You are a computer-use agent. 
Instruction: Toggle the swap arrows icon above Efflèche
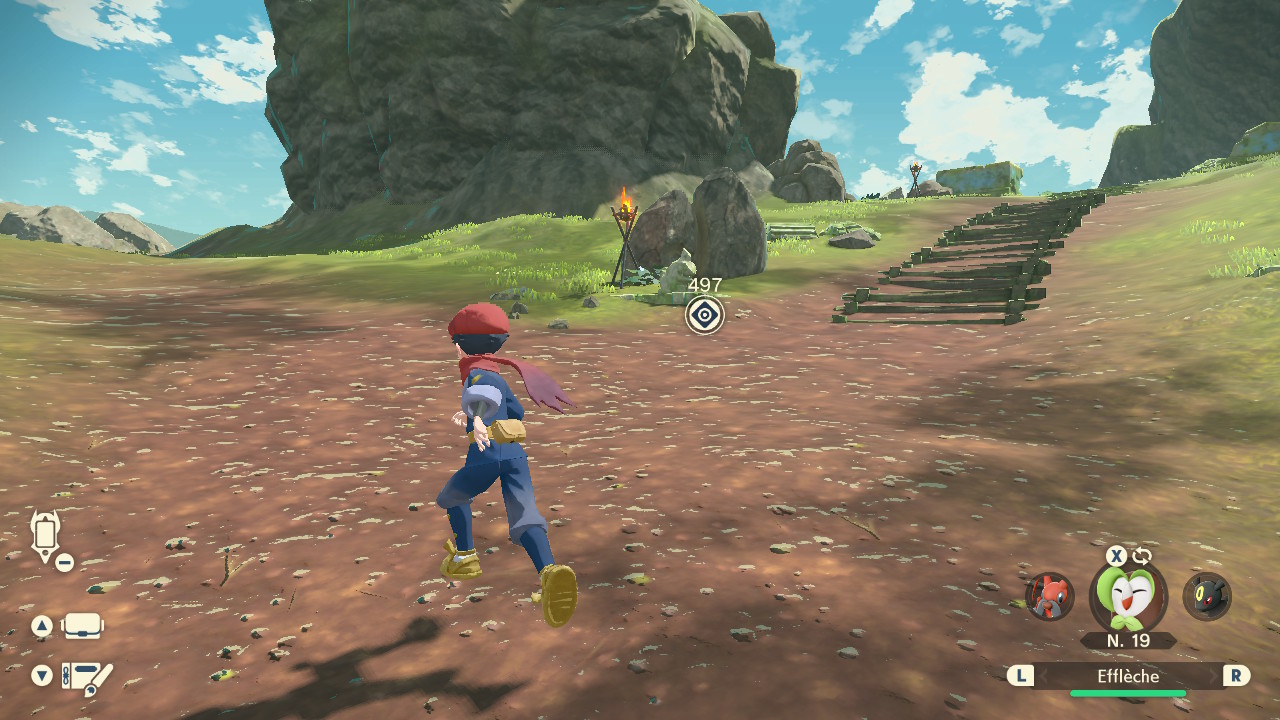coord(1142,556)
